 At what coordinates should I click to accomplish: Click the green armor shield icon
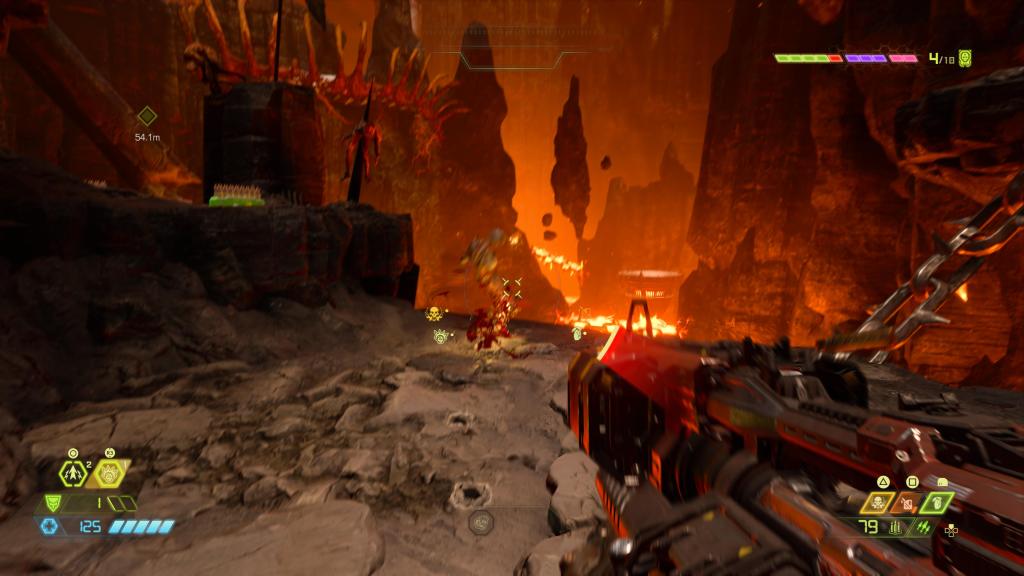pyautogui.click(x=54, y=504)
